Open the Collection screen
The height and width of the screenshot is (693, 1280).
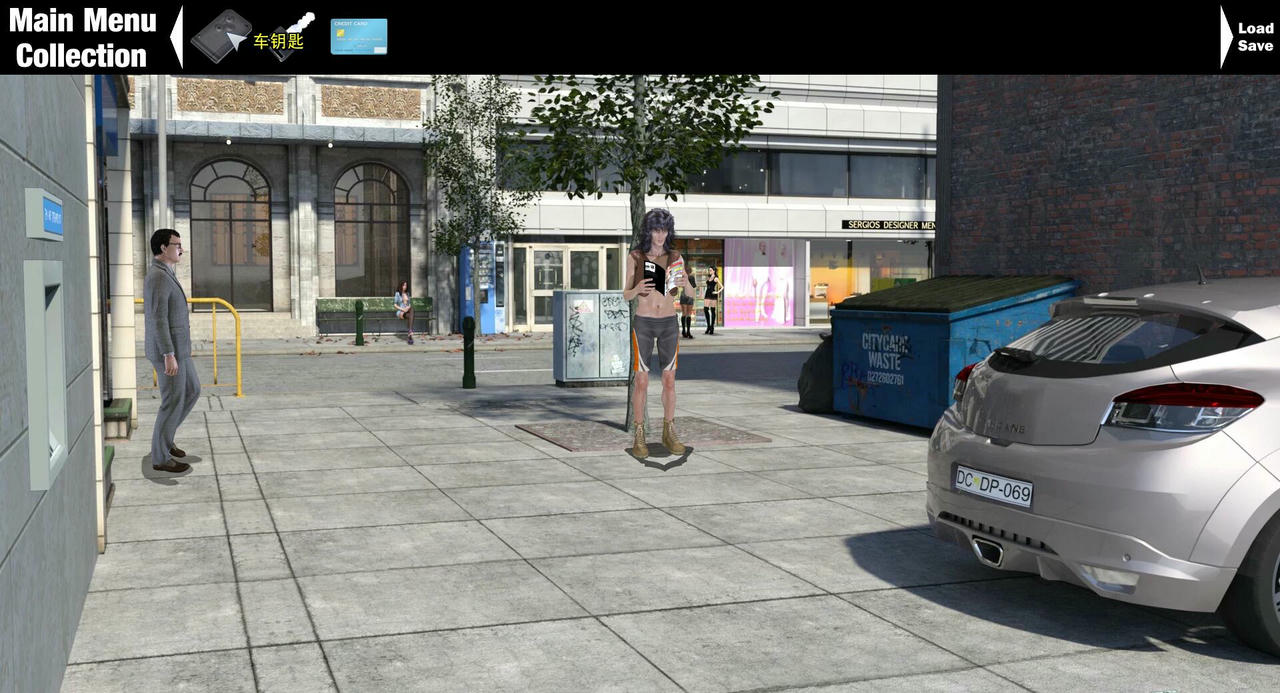pyautogui.click(x=82, y=55)
